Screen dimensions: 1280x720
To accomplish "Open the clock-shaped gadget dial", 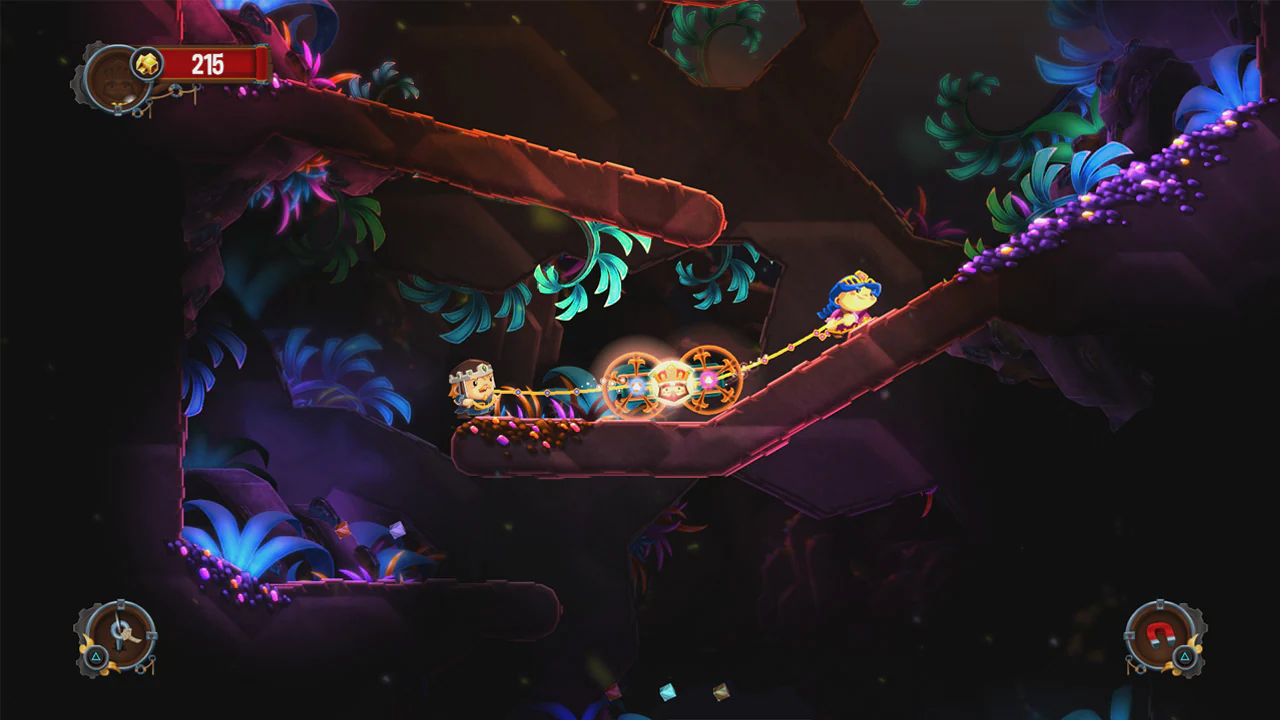I will (x=121, y=636).
